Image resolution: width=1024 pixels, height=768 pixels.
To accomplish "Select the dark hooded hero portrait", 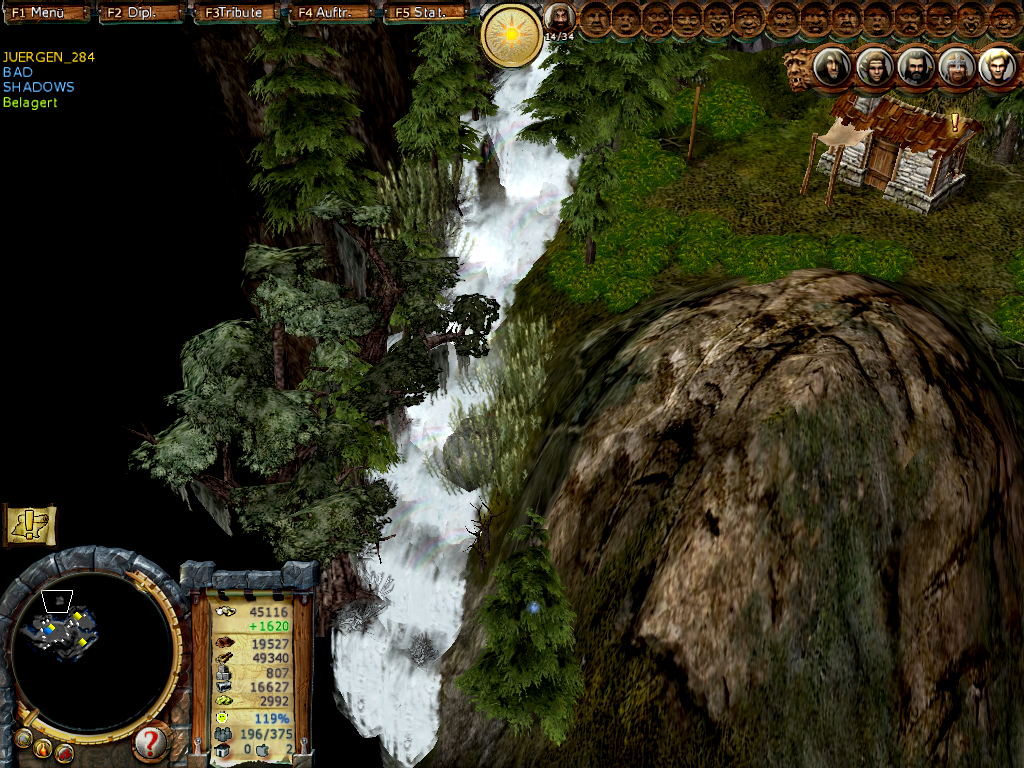I will point(830,67).
